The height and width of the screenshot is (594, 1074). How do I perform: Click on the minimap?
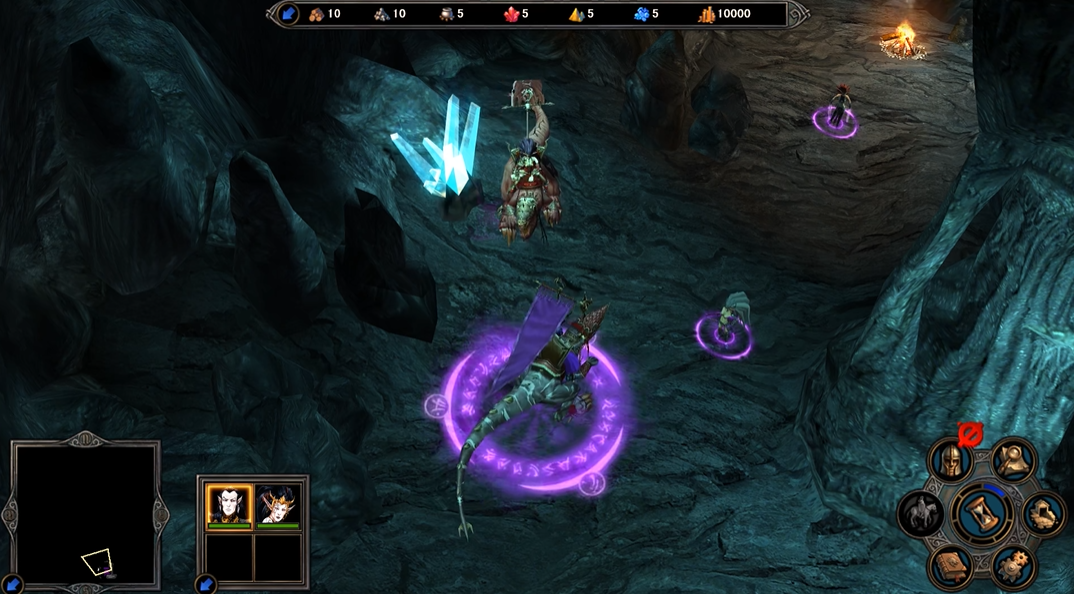(x=85, y=515)
